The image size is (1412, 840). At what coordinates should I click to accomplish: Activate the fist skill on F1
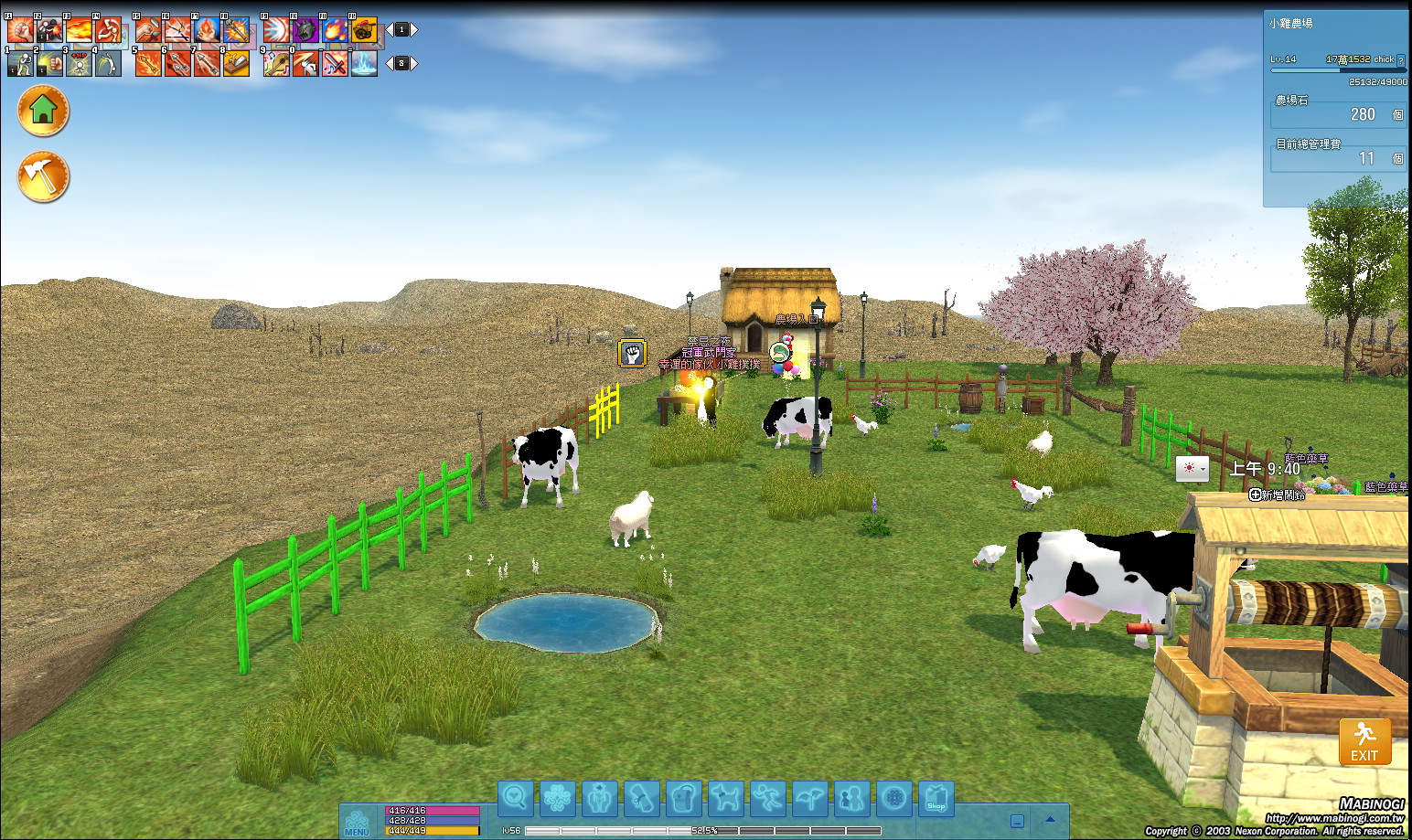click(20, 30)
